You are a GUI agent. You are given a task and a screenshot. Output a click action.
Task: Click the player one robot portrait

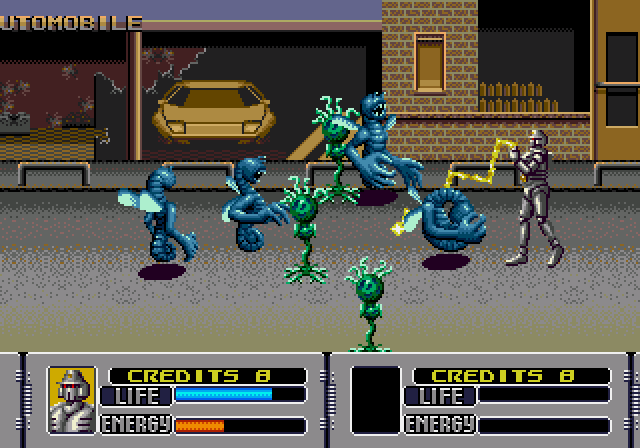coord(72,400)
